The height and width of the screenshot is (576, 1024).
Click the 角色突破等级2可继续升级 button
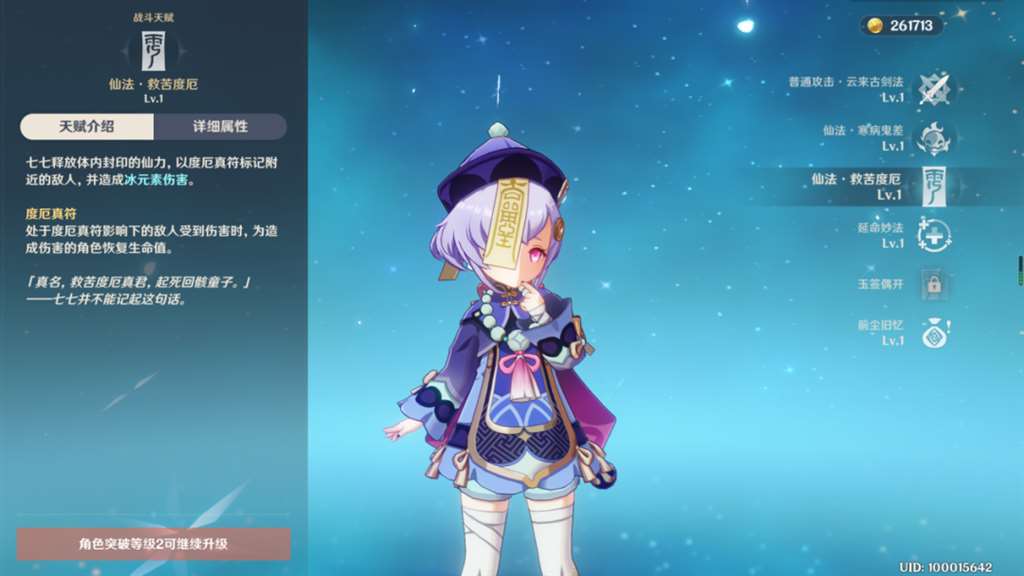(x=154, y=544)
